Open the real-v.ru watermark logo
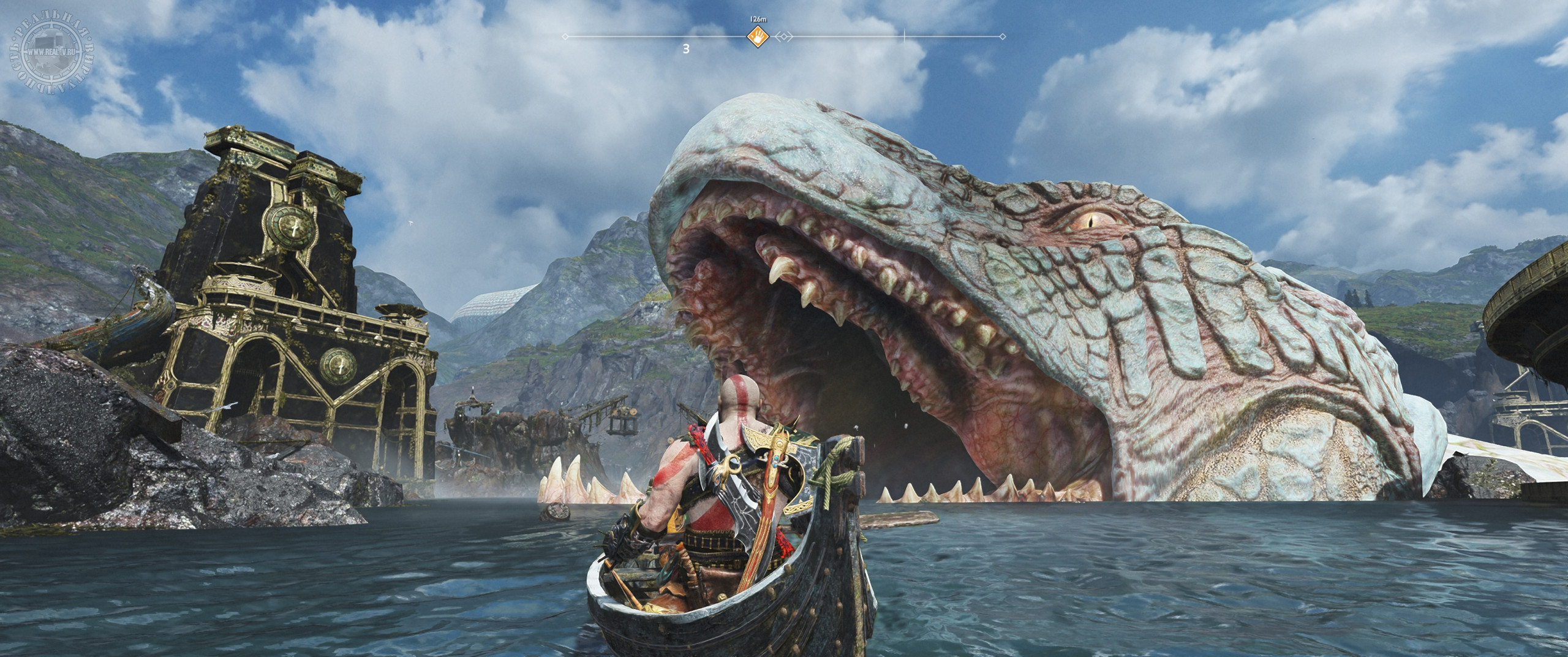Image resolution: width=1568 pixels, height=657 pixels. click(x=47, y=42)
